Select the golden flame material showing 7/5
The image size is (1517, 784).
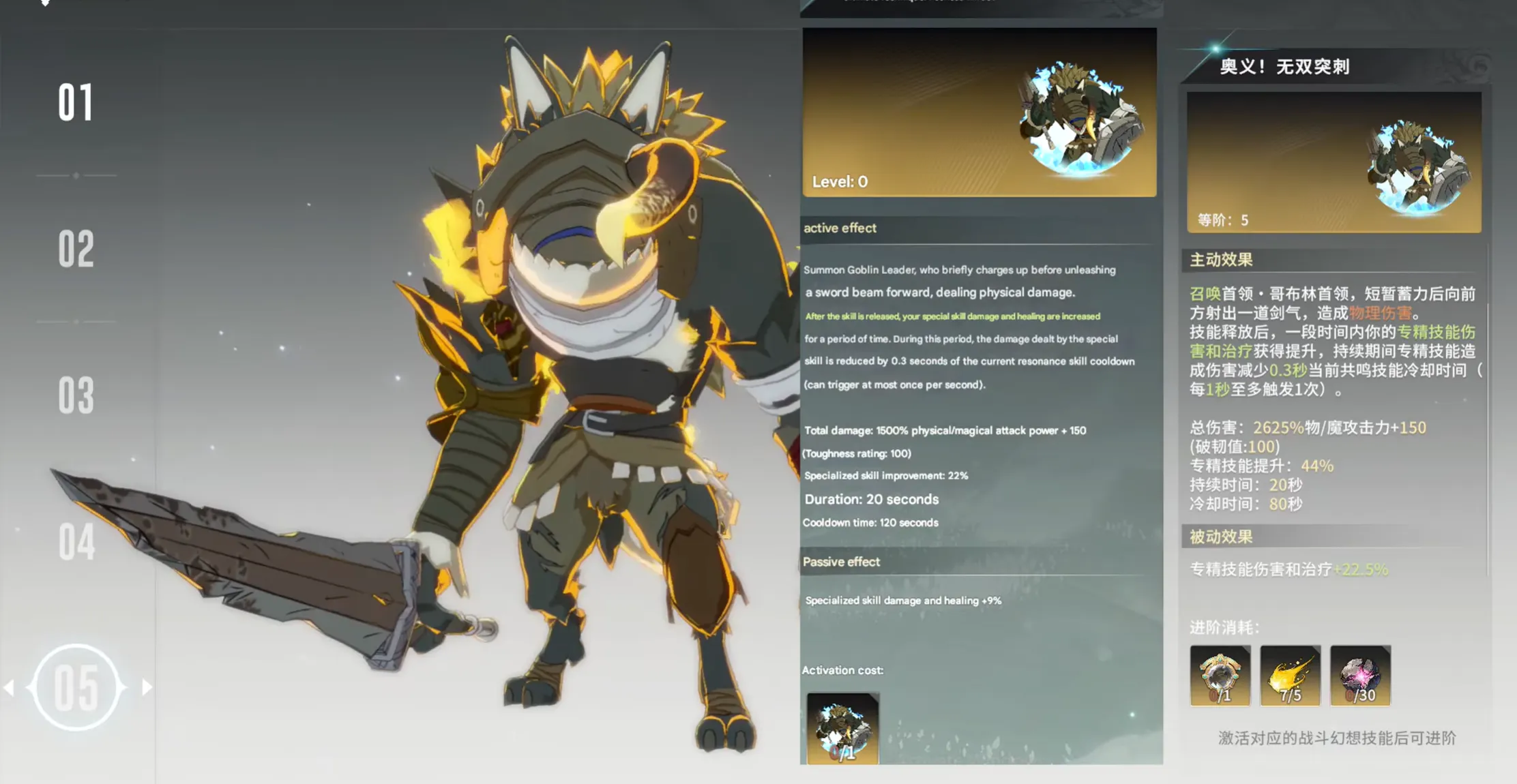pyautogui.click(x=1291, y=676)
